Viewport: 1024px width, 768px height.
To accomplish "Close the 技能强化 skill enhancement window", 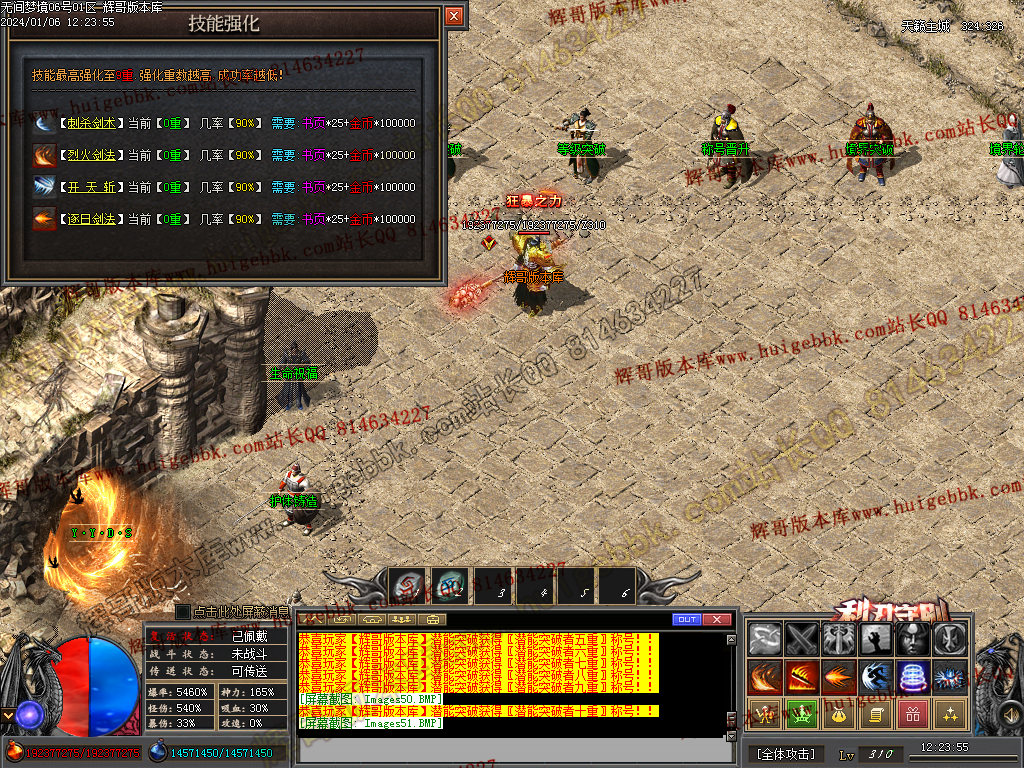I will click(454, 17).
